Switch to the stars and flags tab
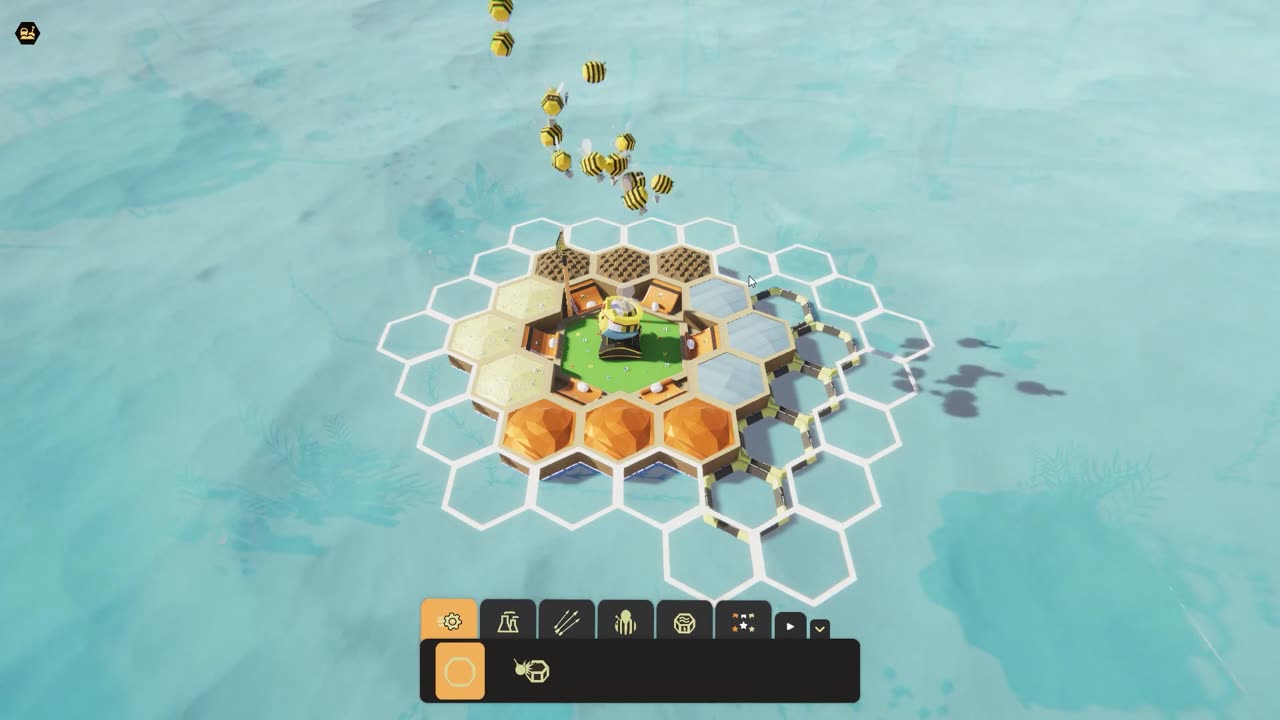 (743, 622)
